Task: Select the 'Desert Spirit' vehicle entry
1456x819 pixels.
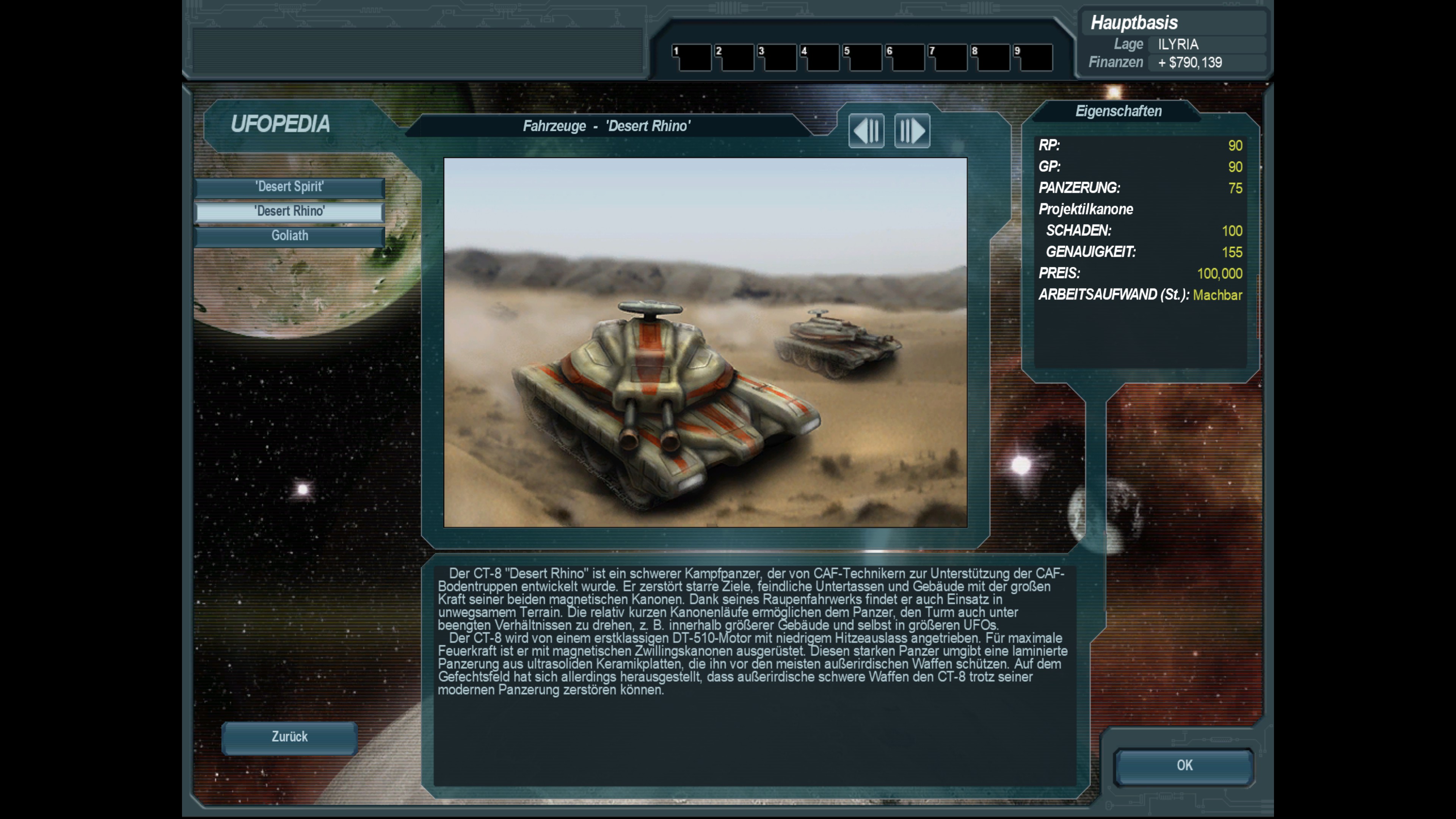Action: pos(289,187)
